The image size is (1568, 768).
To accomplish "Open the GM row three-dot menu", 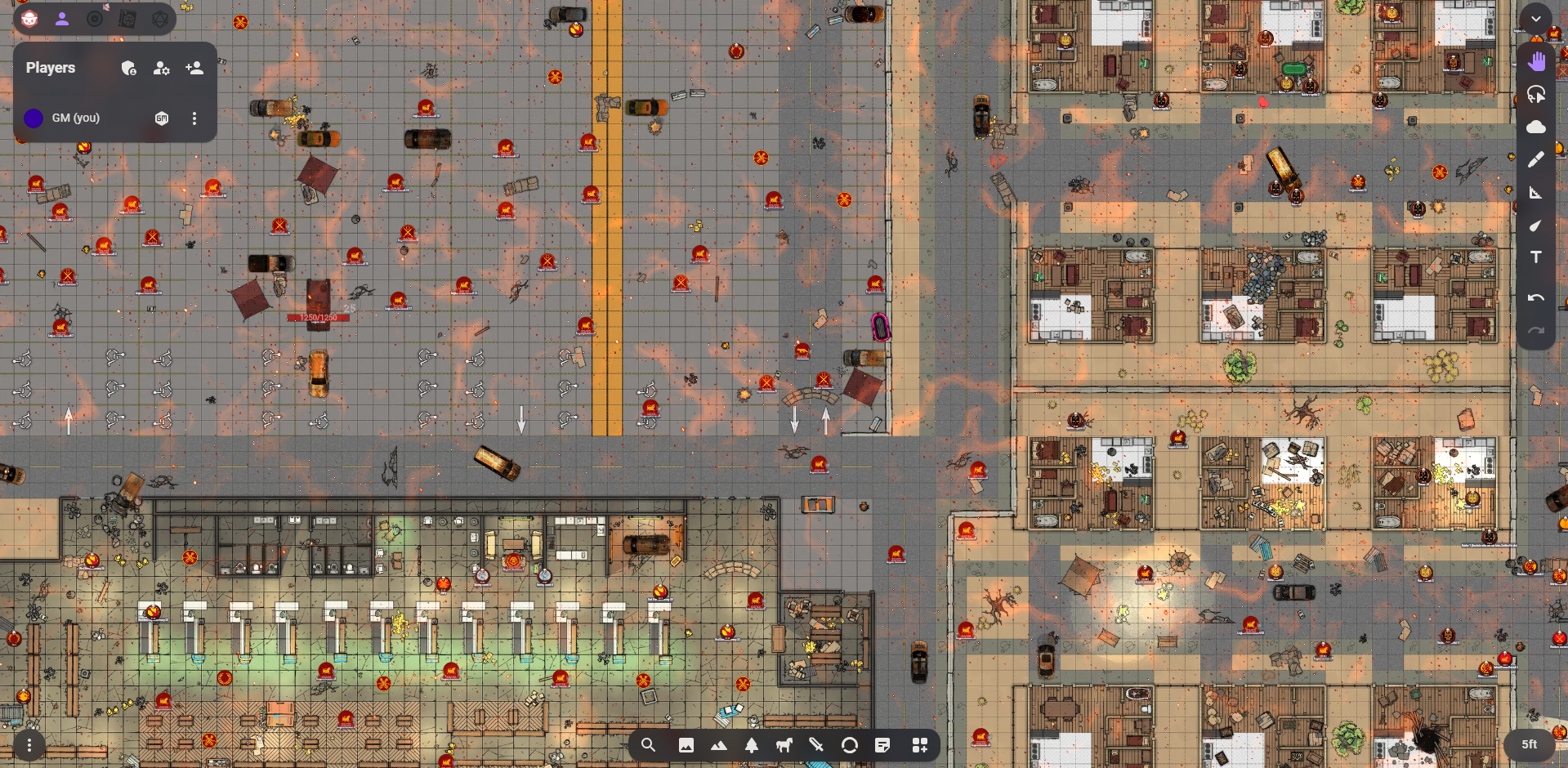I will click(x=194, y=118).
